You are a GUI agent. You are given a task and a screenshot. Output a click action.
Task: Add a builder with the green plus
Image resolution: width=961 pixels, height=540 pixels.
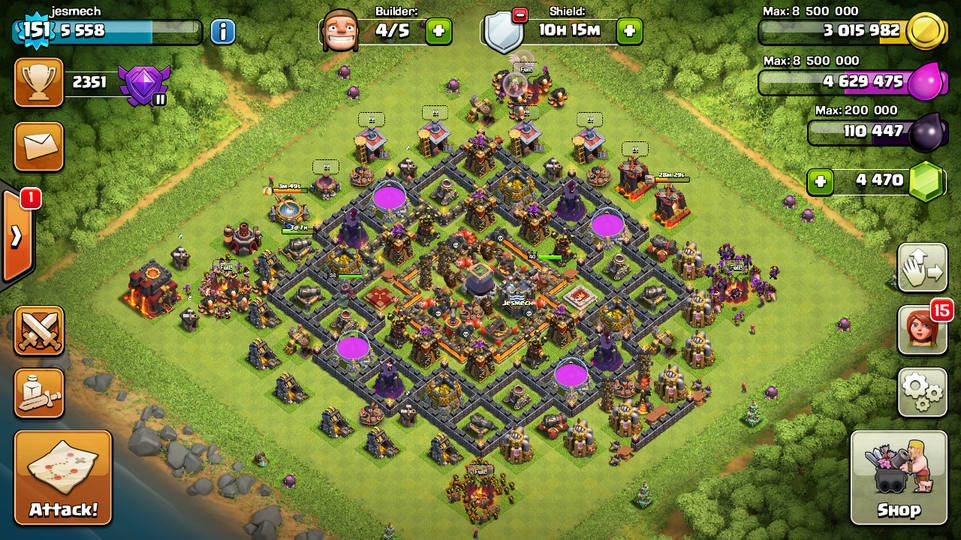(x=438, y=31)
